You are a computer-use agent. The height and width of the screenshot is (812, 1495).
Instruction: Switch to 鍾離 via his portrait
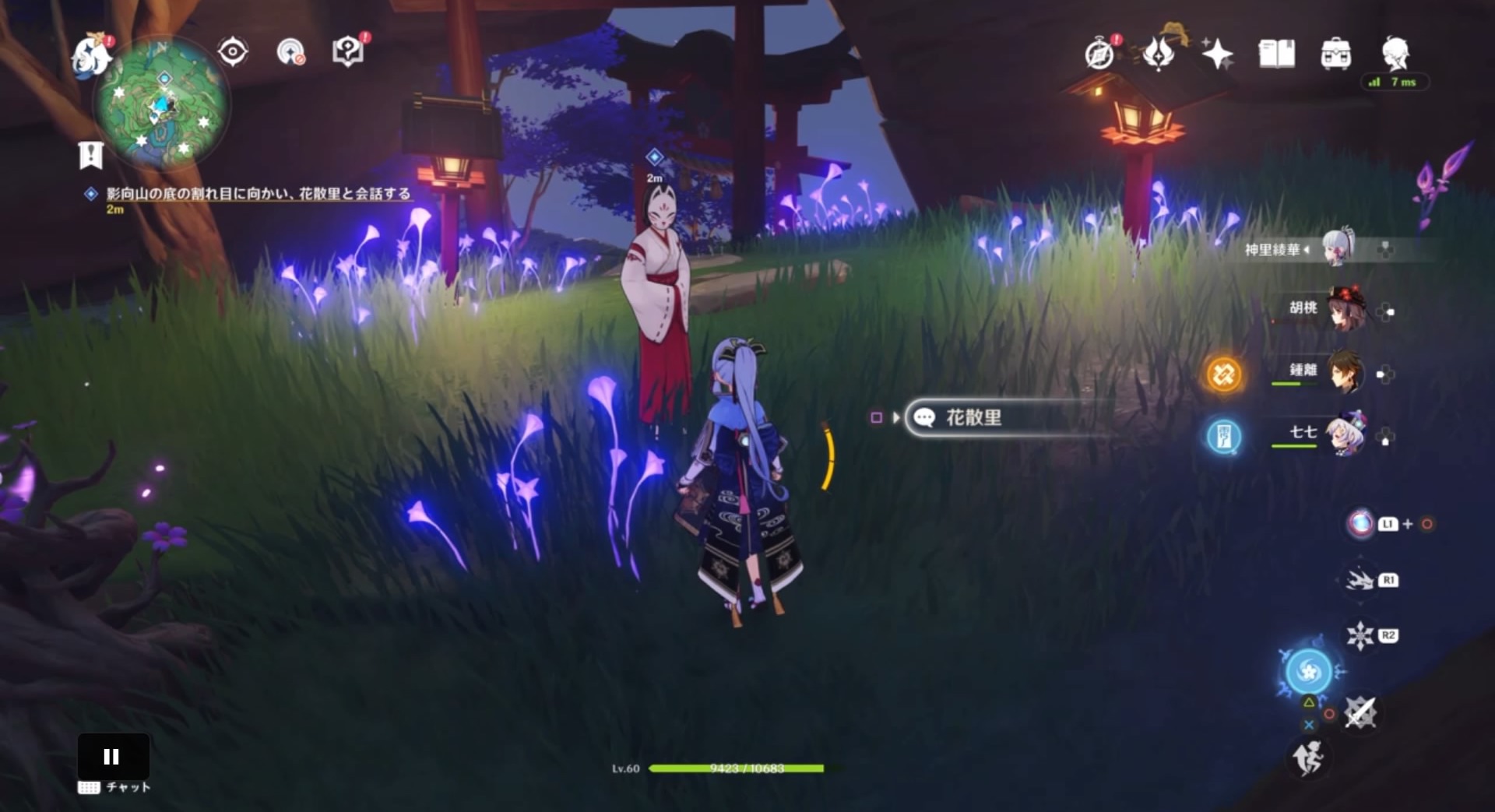point(1347,374)
